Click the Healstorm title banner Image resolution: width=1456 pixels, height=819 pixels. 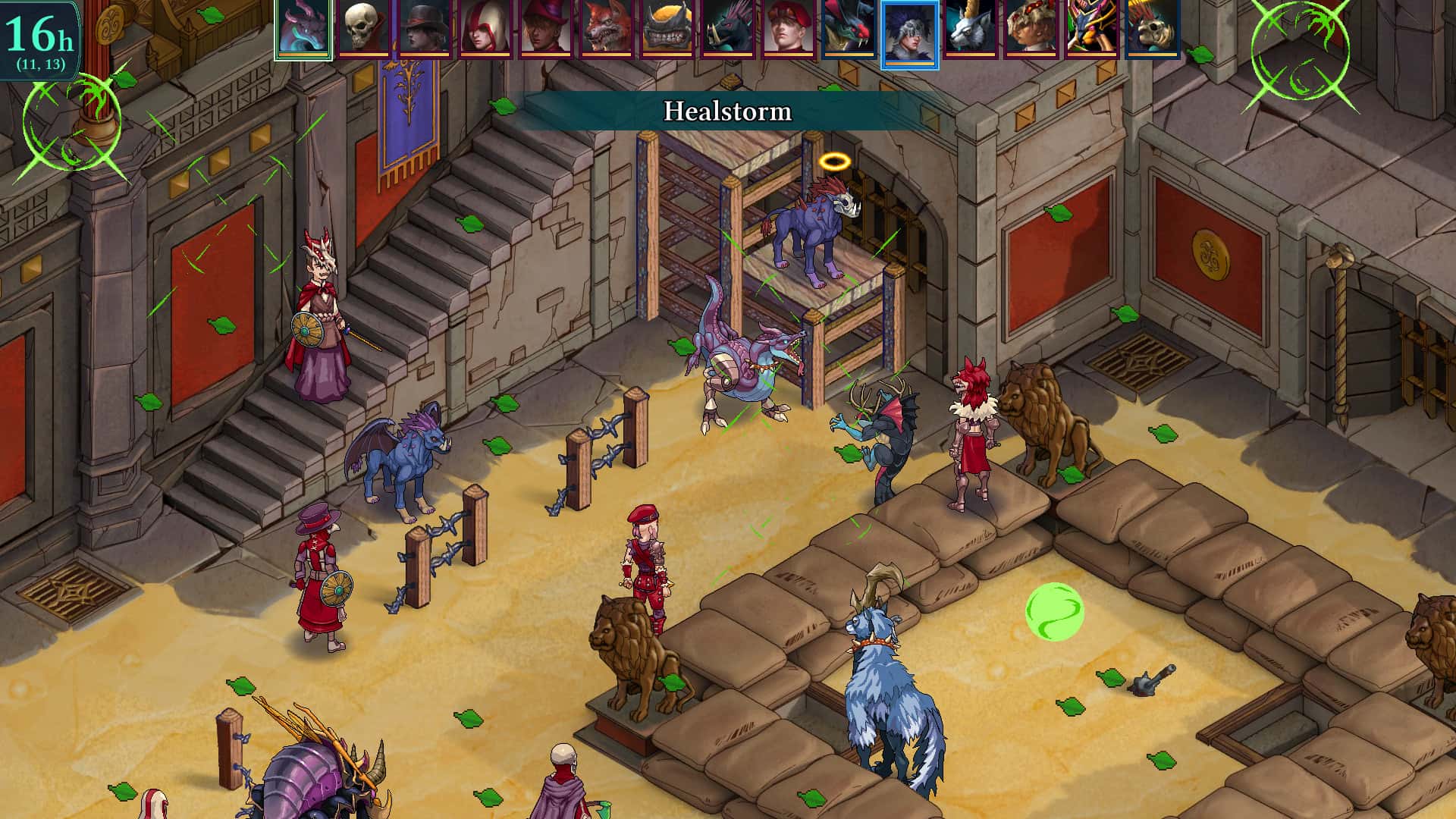(x=728, y=111)
